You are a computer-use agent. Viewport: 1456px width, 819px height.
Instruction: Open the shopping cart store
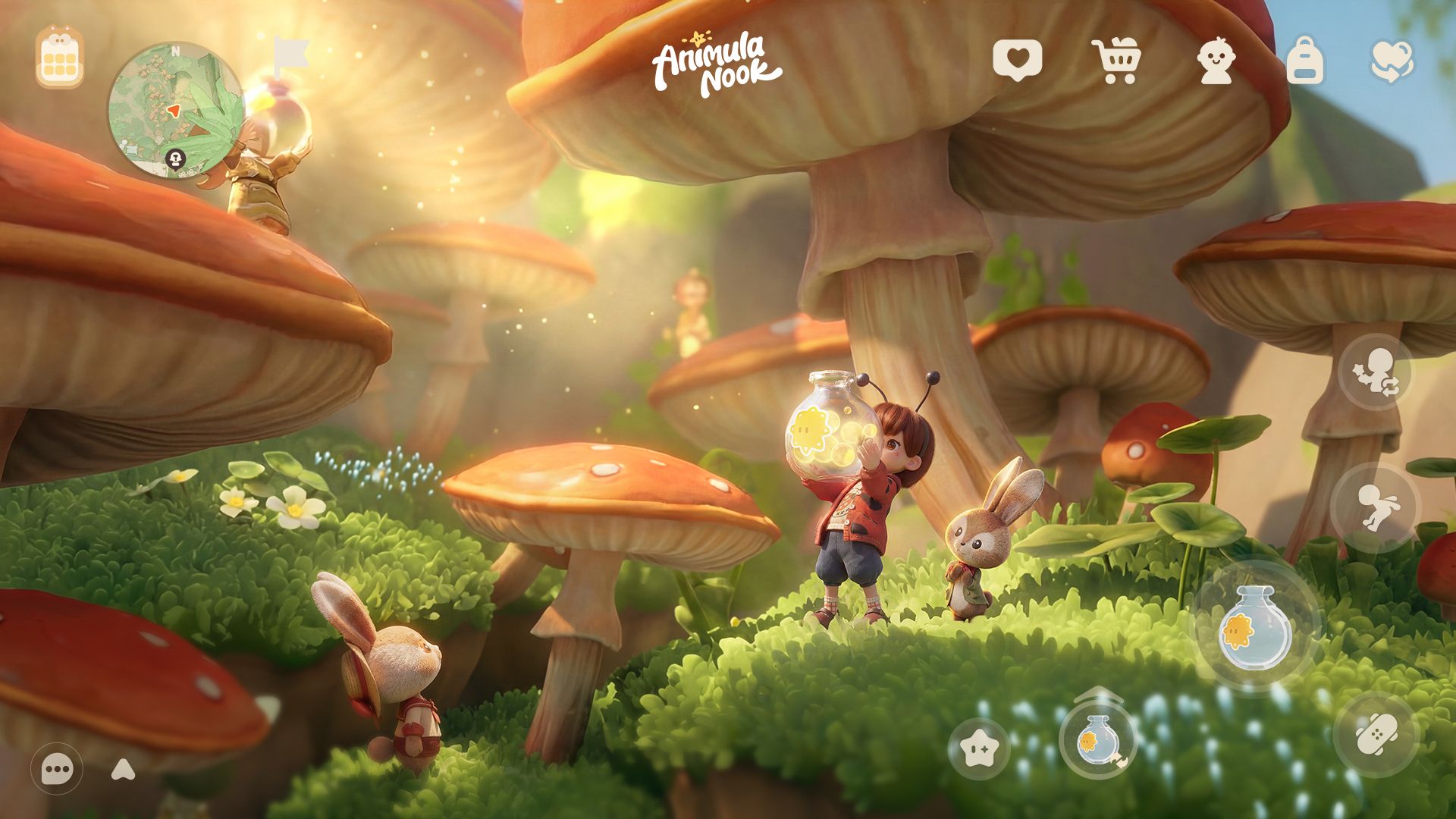pyautogui.click(x=1116, y=61)
